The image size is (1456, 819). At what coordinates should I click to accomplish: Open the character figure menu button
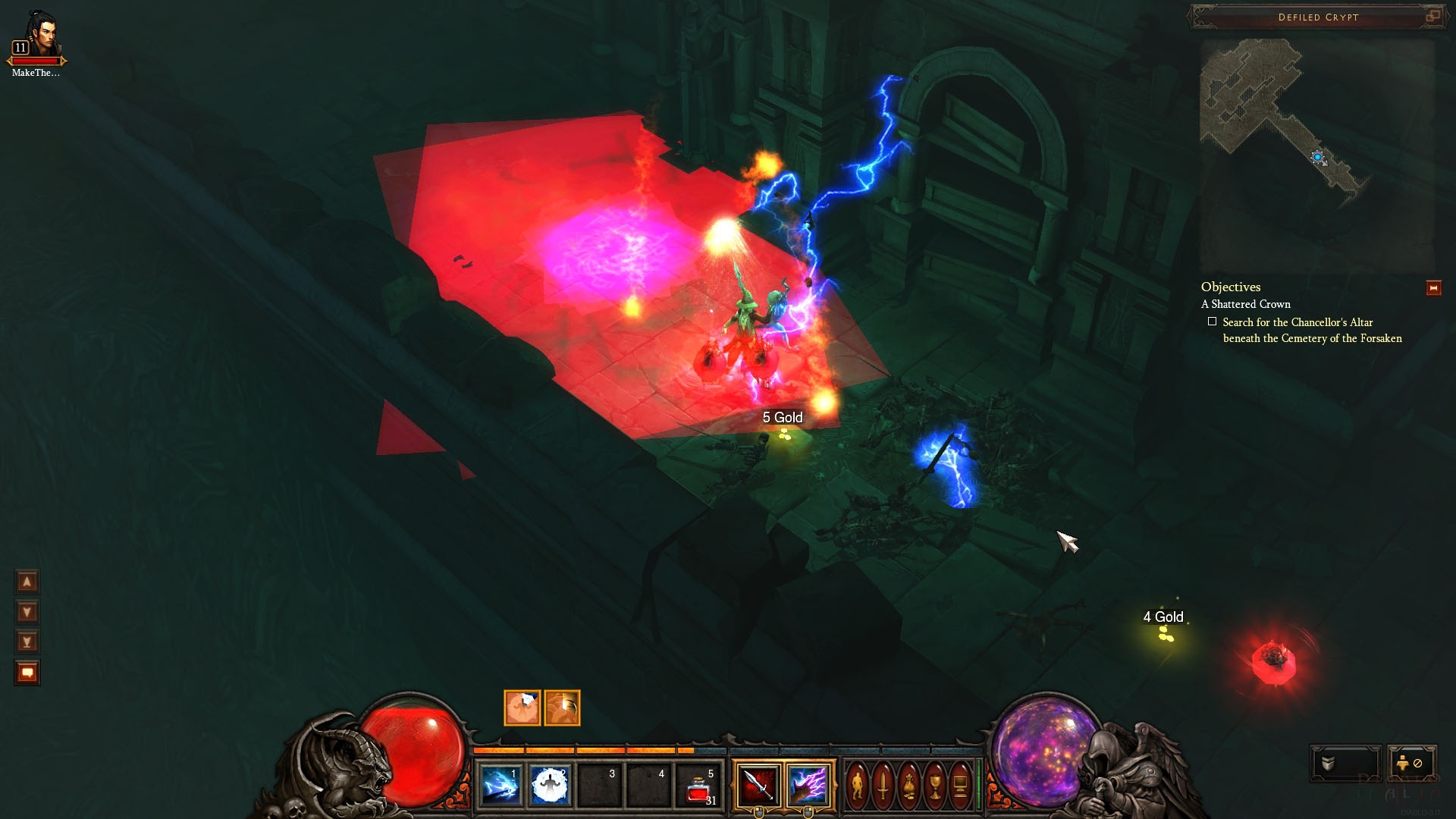coord(858,786)
